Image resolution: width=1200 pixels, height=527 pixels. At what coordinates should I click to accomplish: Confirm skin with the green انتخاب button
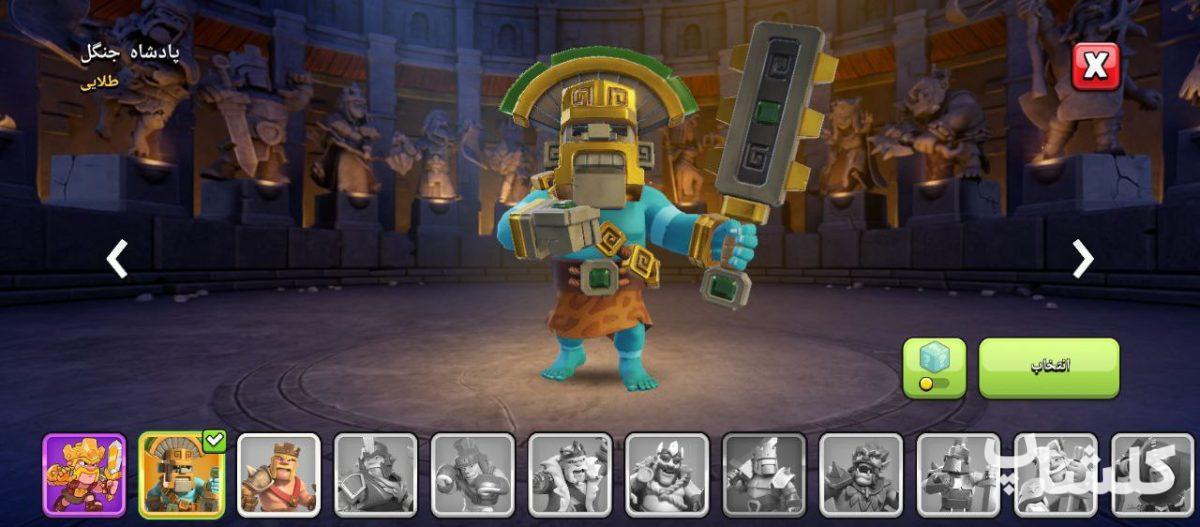[x=1049, y=367]
